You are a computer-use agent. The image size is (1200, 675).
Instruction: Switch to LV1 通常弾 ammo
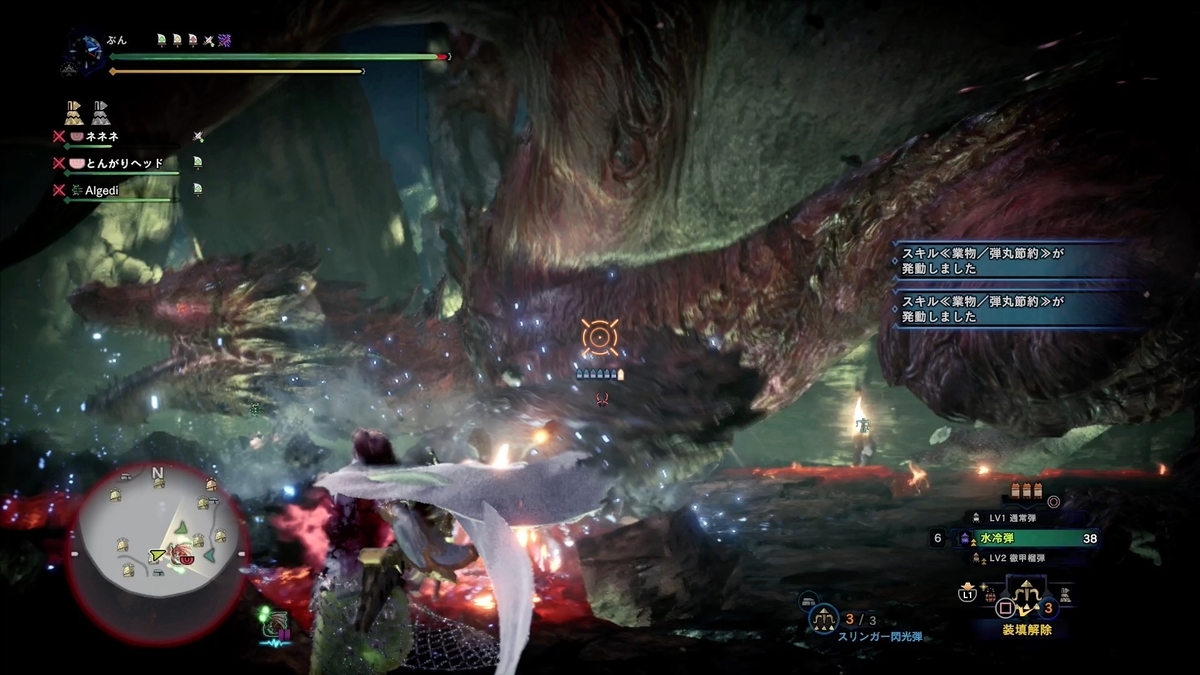tap(1012, 517)
